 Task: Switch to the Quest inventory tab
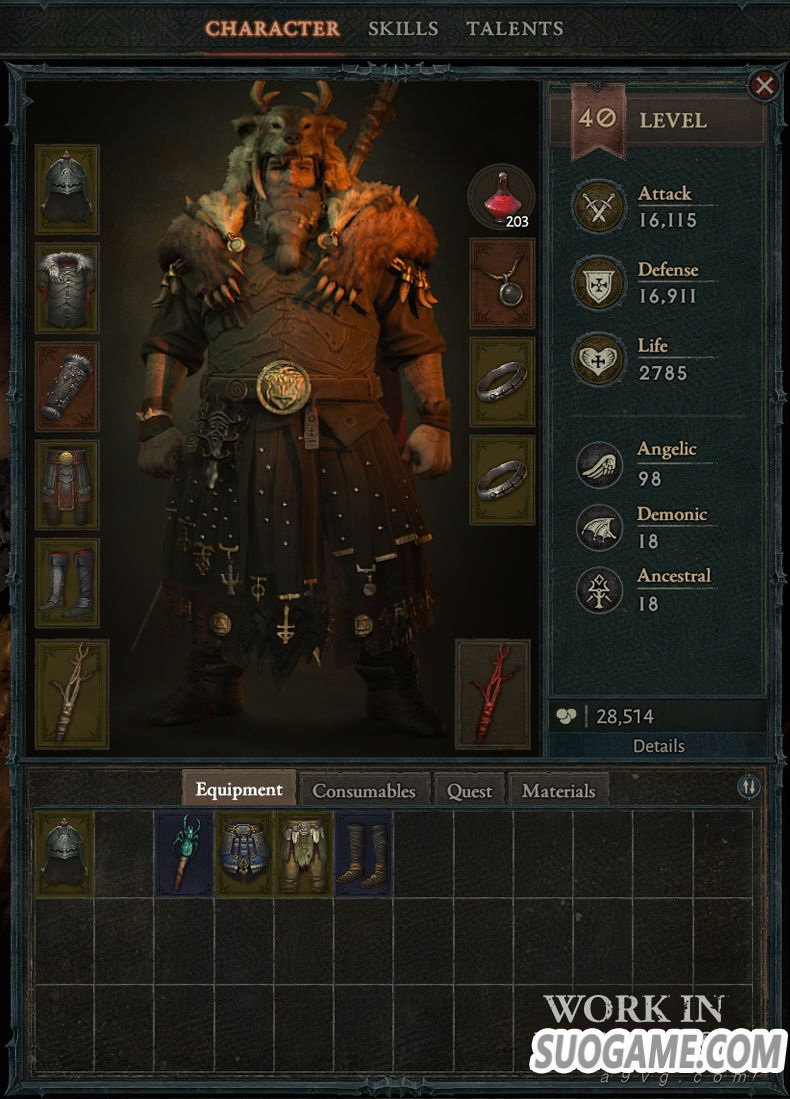(x=469, y=790)
